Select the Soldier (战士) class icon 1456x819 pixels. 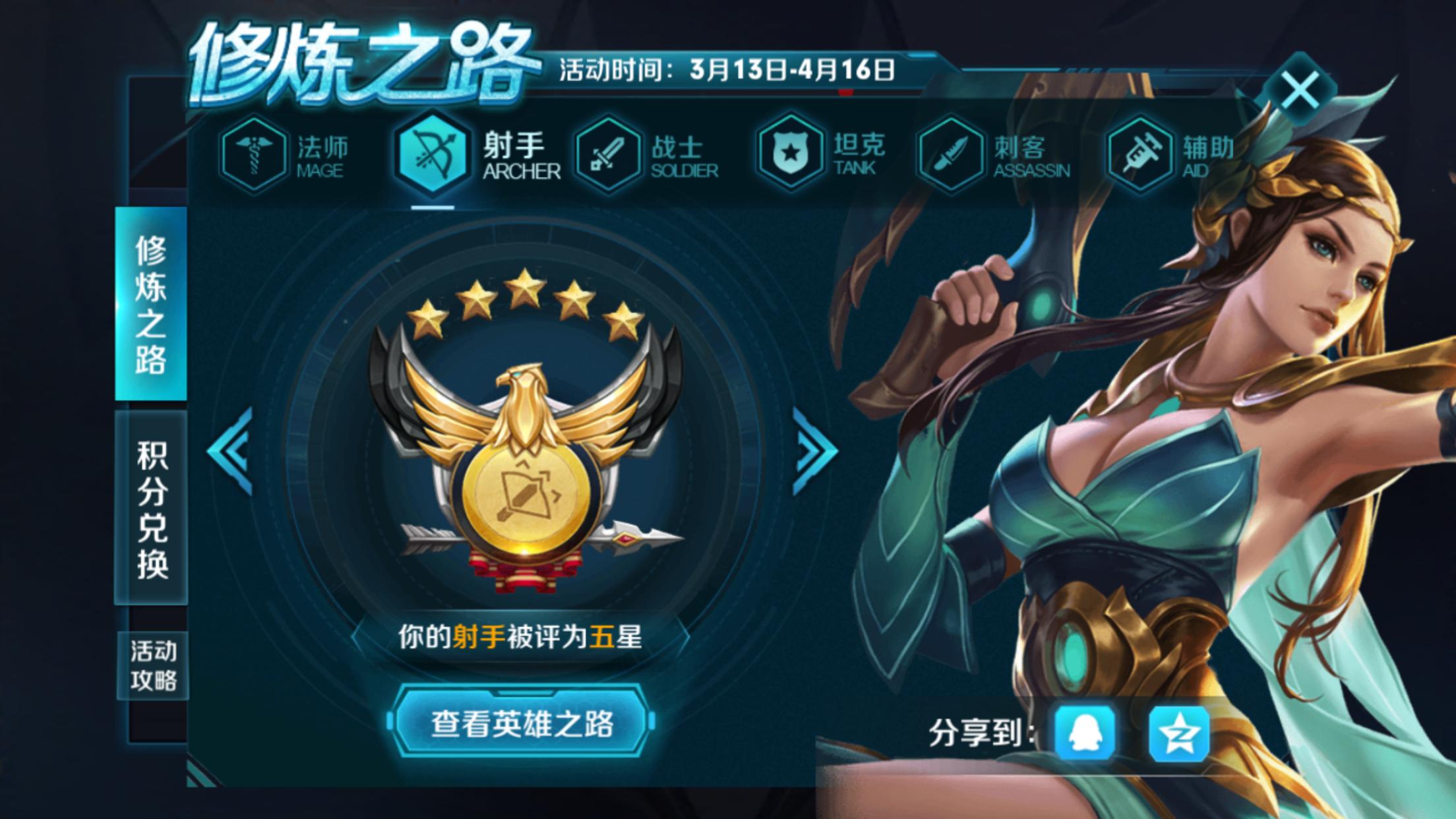tap(610, 154)
